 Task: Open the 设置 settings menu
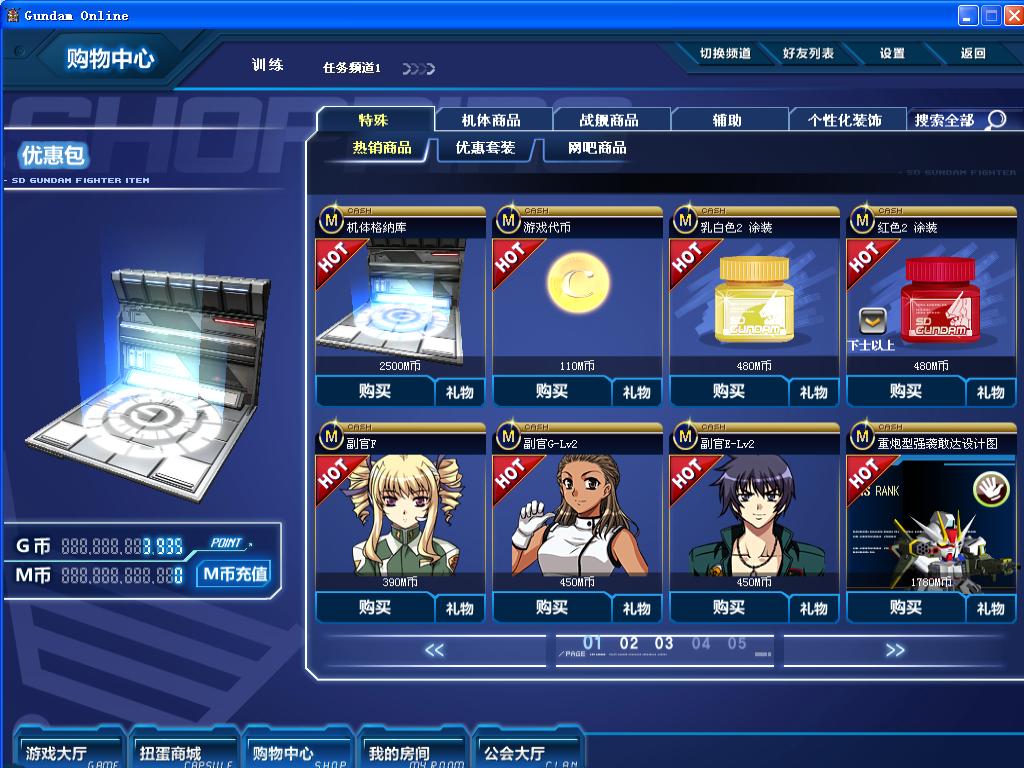[x=892, y=54]
